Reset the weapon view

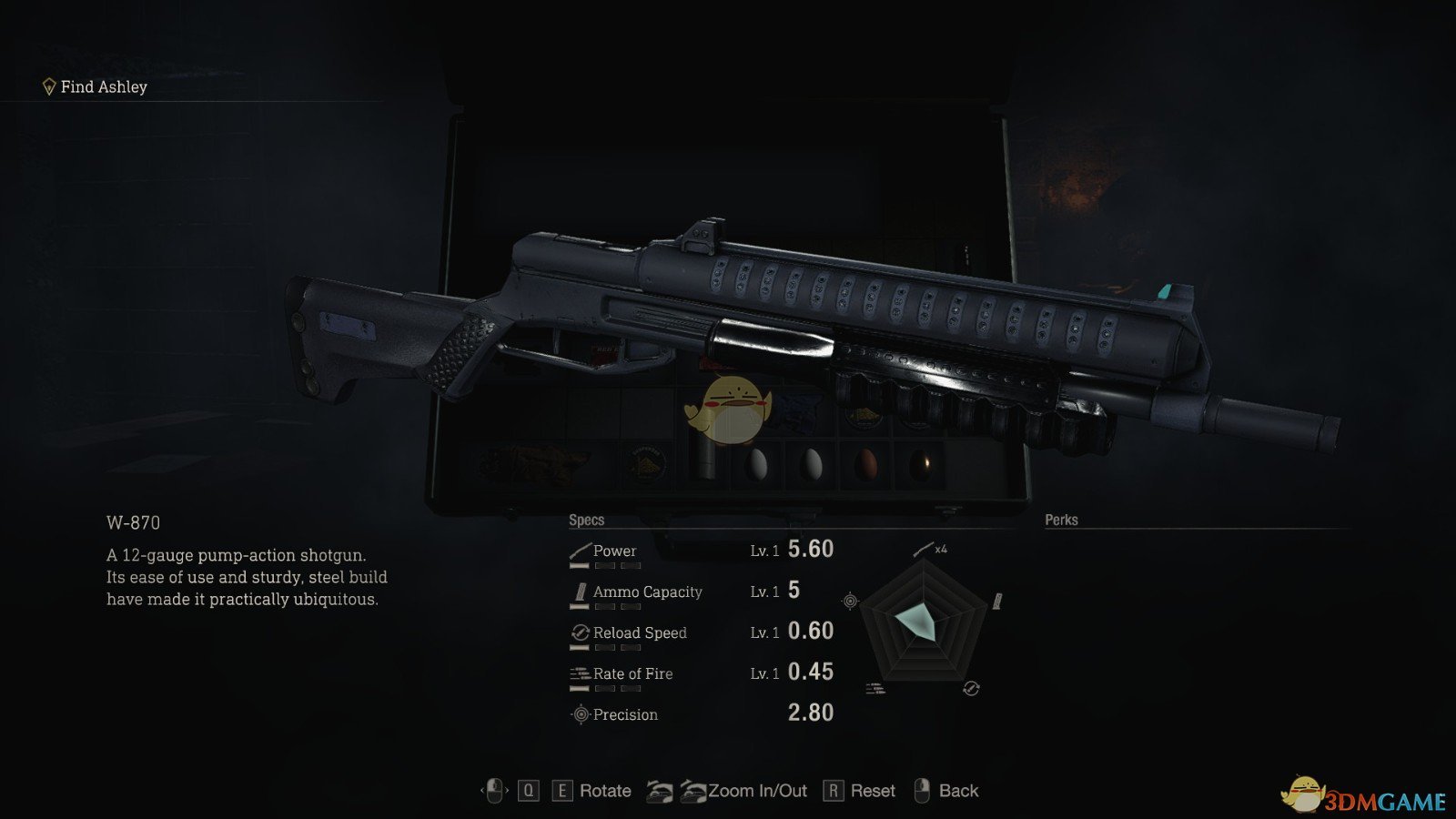872,791
